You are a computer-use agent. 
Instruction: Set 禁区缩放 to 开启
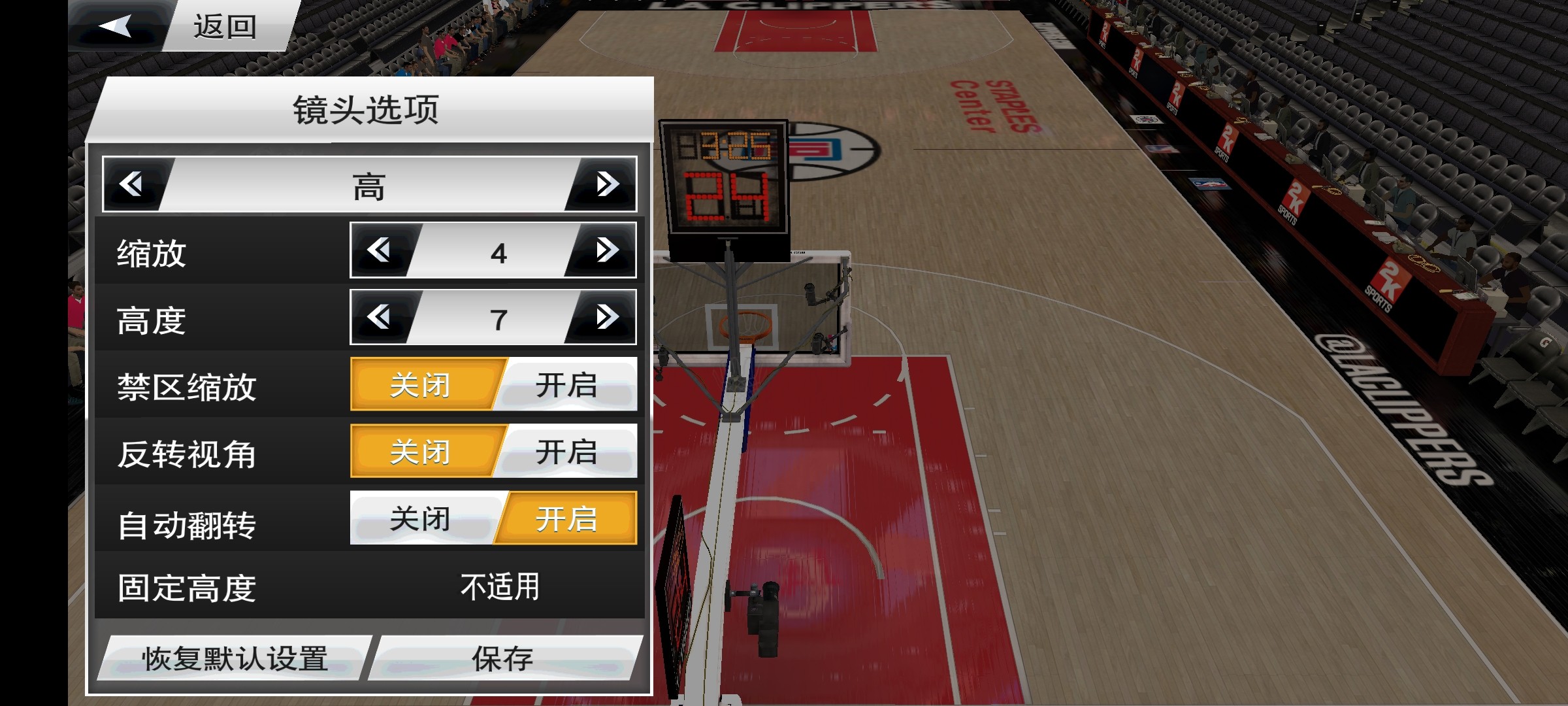coord(567,384)
